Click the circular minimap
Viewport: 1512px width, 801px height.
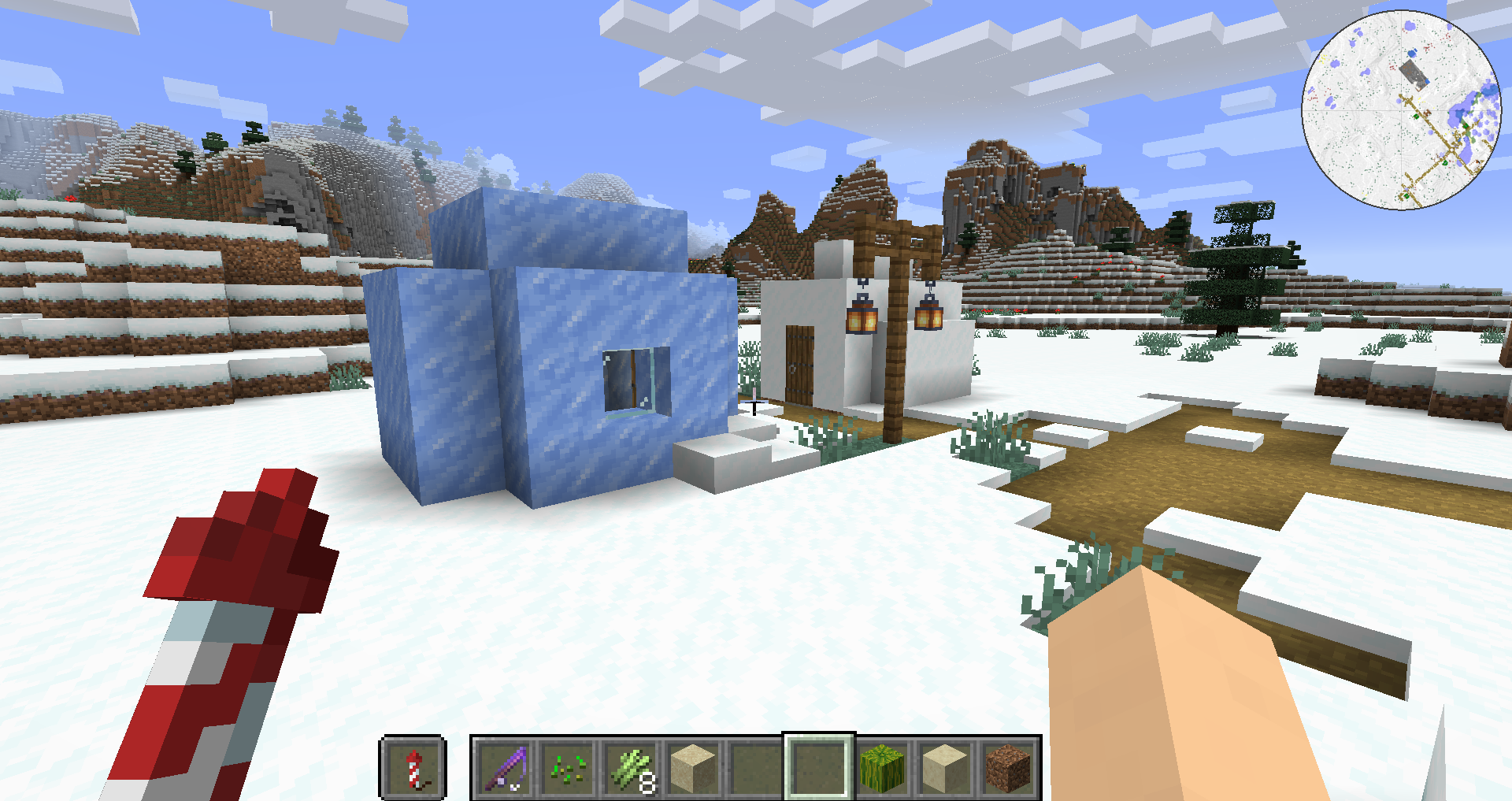pyautogui.click(x=1402, y=110)
